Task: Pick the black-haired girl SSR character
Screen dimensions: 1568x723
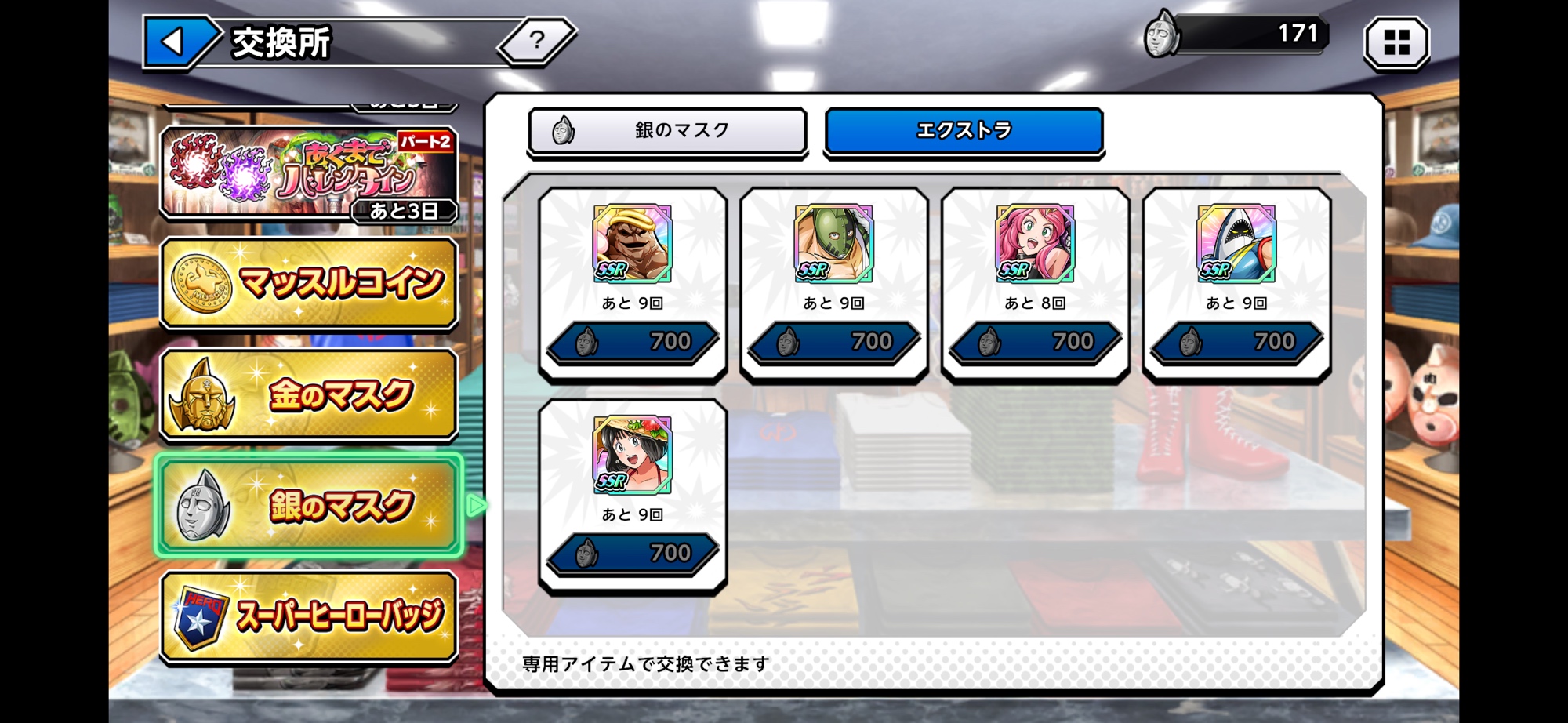Action: coord(632,455)
